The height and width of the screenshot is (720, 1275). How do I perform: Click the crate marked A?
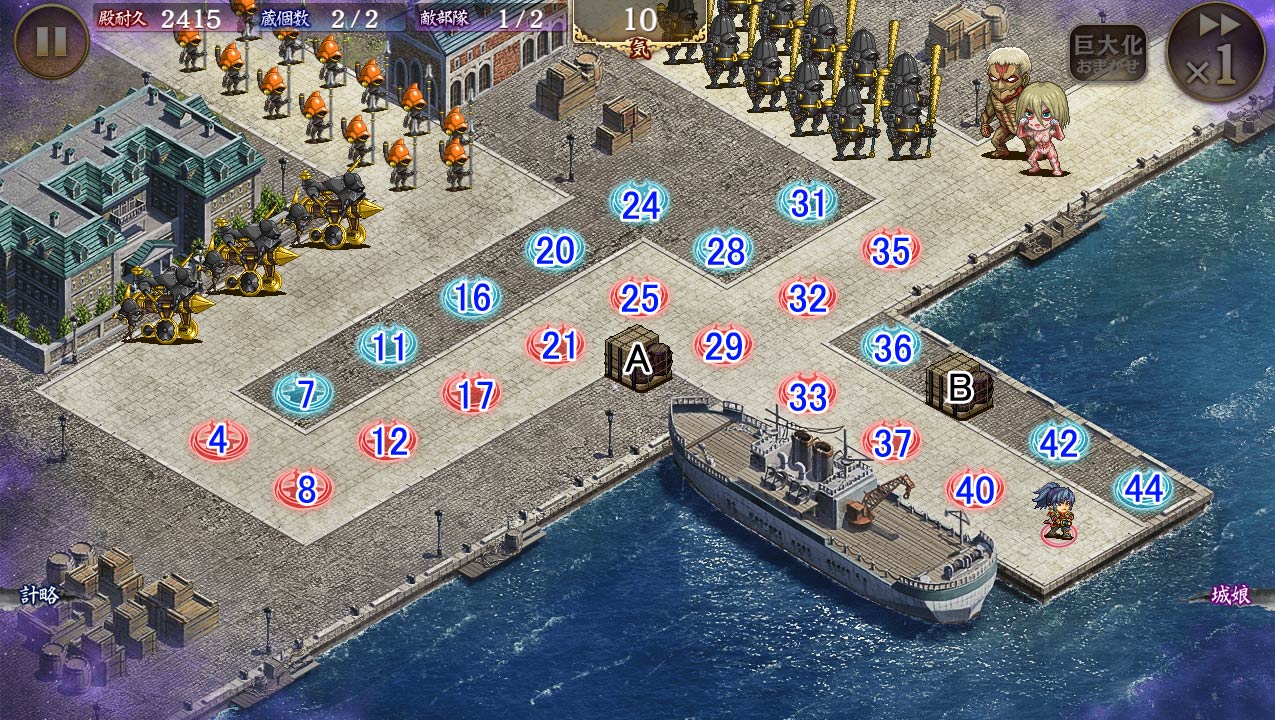pos(637,358)
